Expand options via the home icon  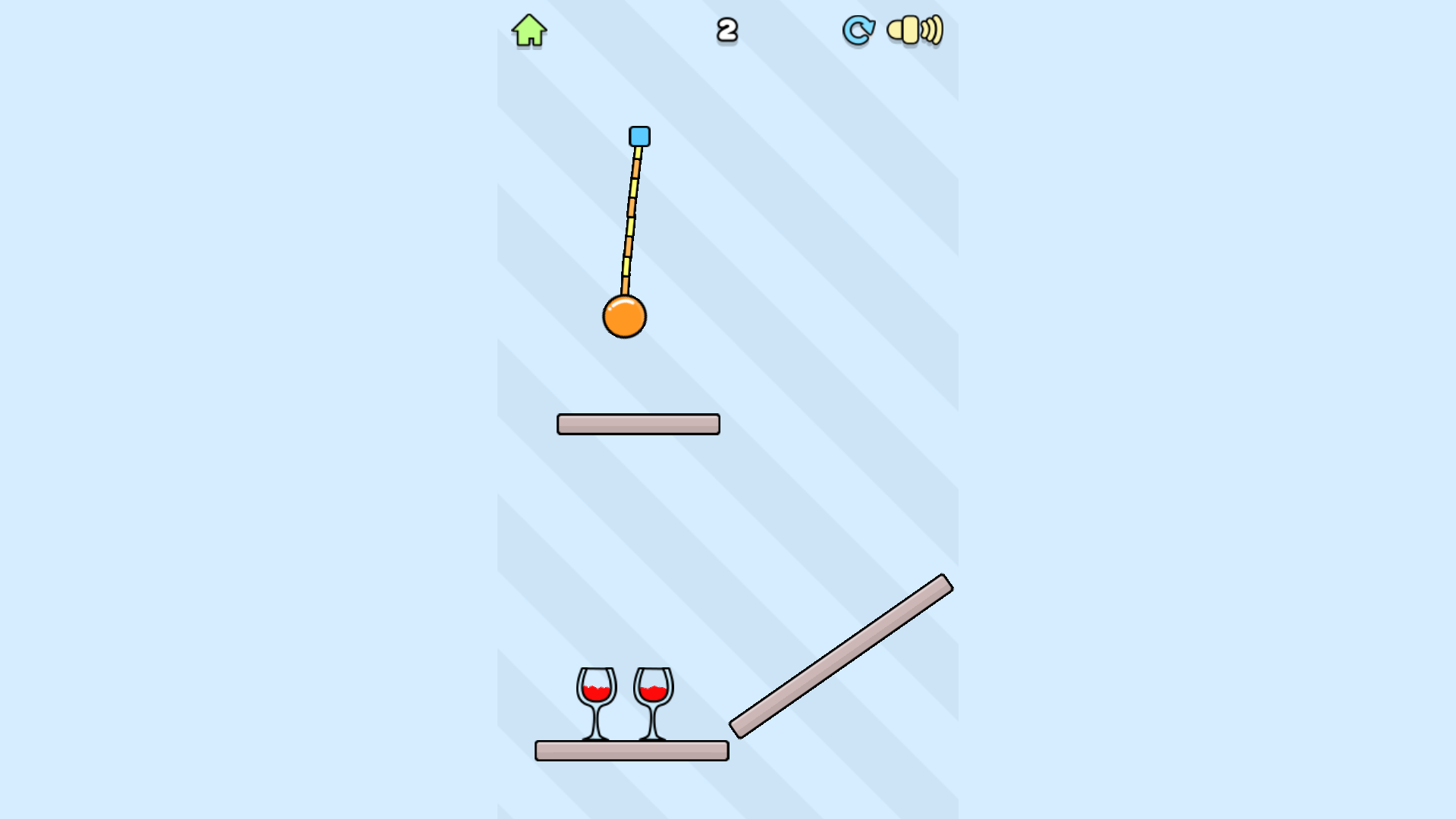tap(529, 30)
